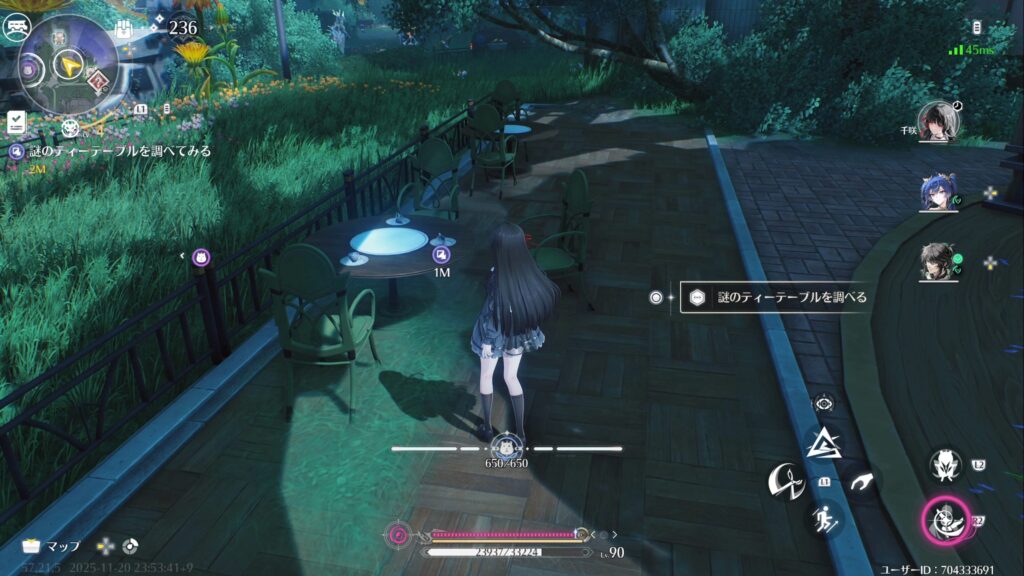1024x576 pixels.
Task: Click the vehicle icon above the minimap
Action: tap(18, 27)
